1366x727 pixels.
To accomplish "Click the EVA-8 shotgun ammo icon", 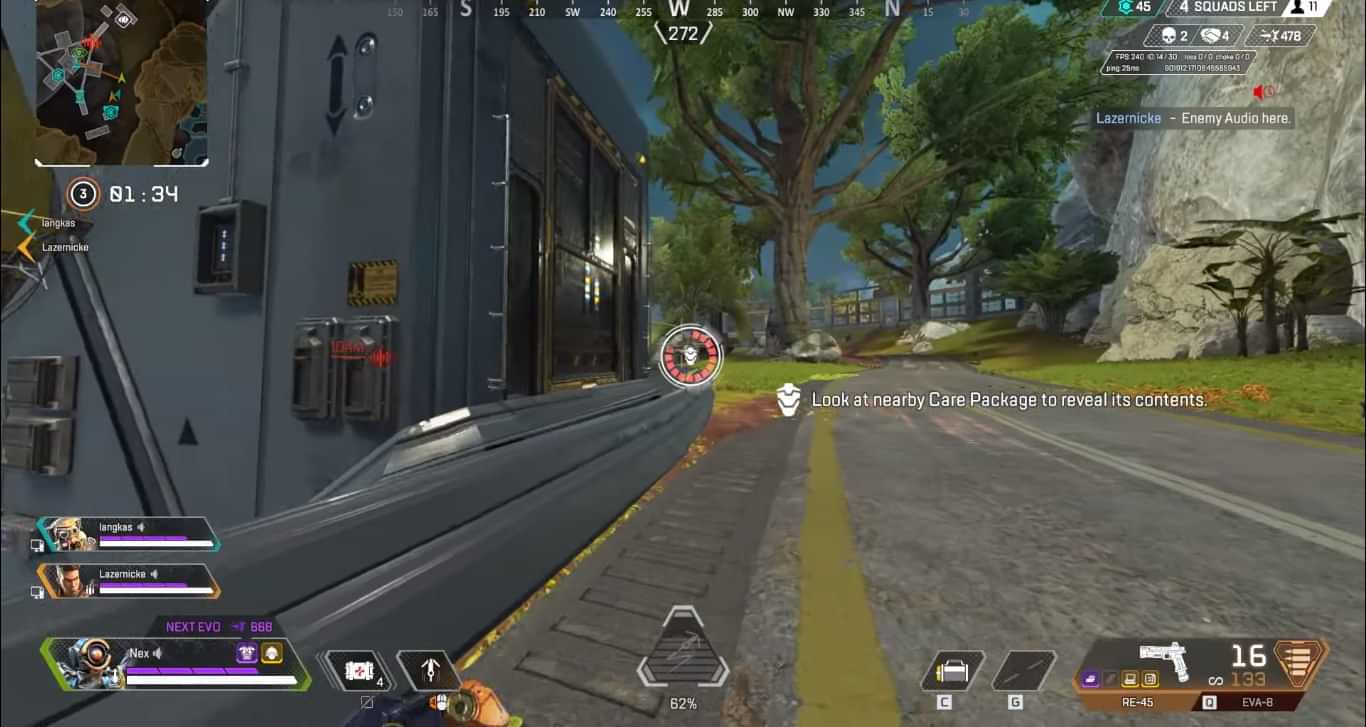I will point(1300,662).
